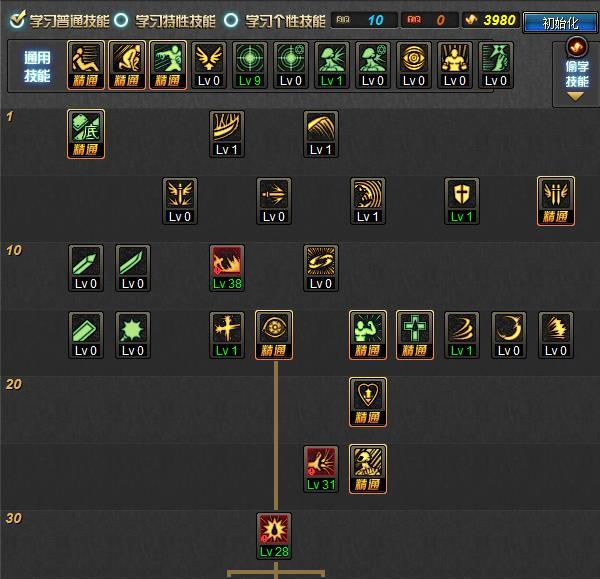Screen dimensions: 600x579
Task: Select the Lv 9 green crosshair skill
Action: [x=251, y=65]
